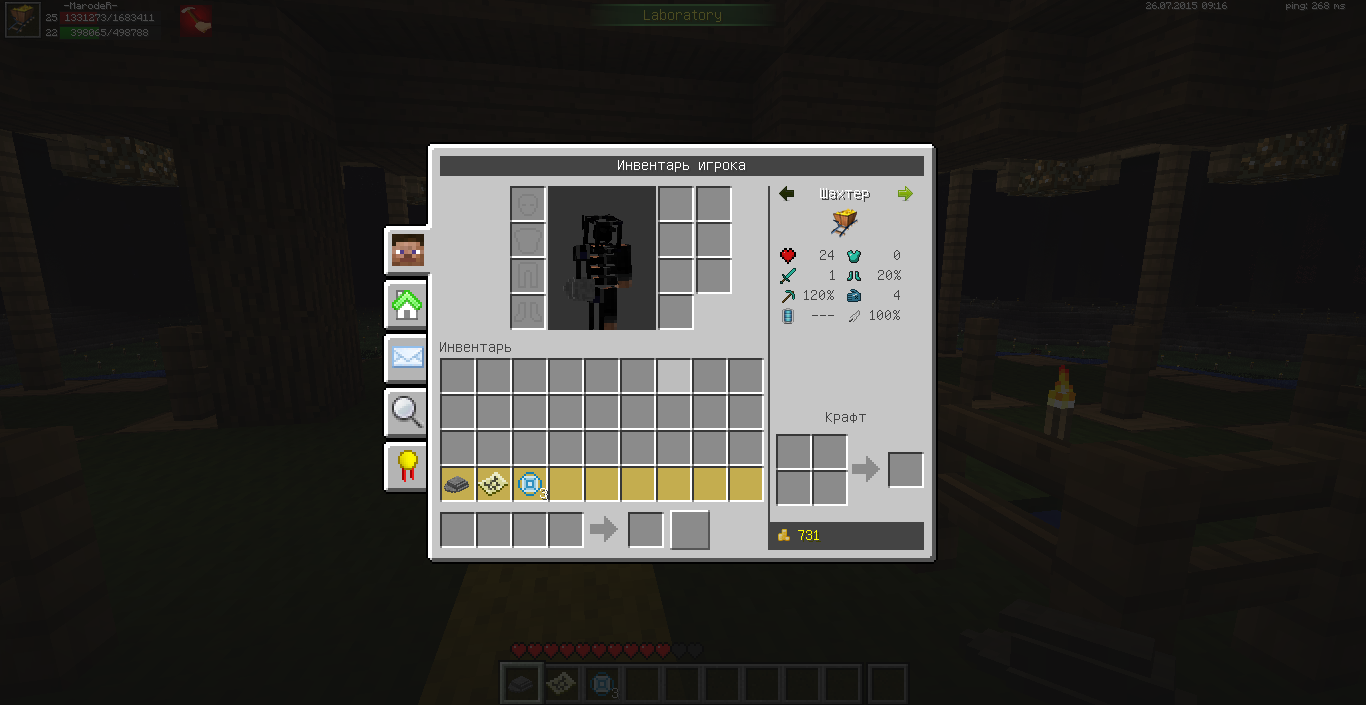Select the yellow map item slot
This screenshot has width=1366, height=705.
click(x=493, y=484)
